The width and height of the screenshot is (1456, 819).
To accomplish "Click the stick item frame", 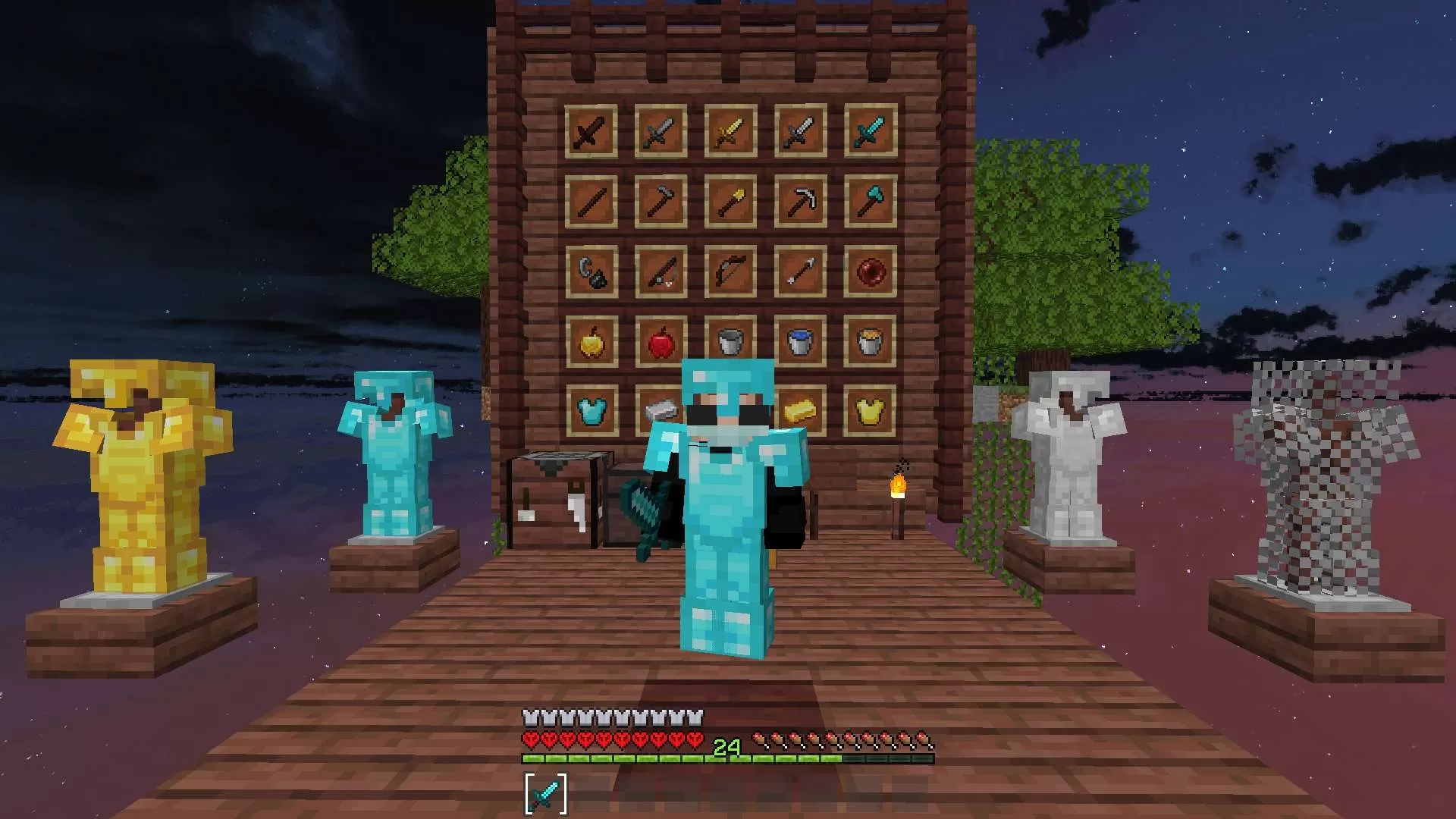I will (x=591, y=199).
